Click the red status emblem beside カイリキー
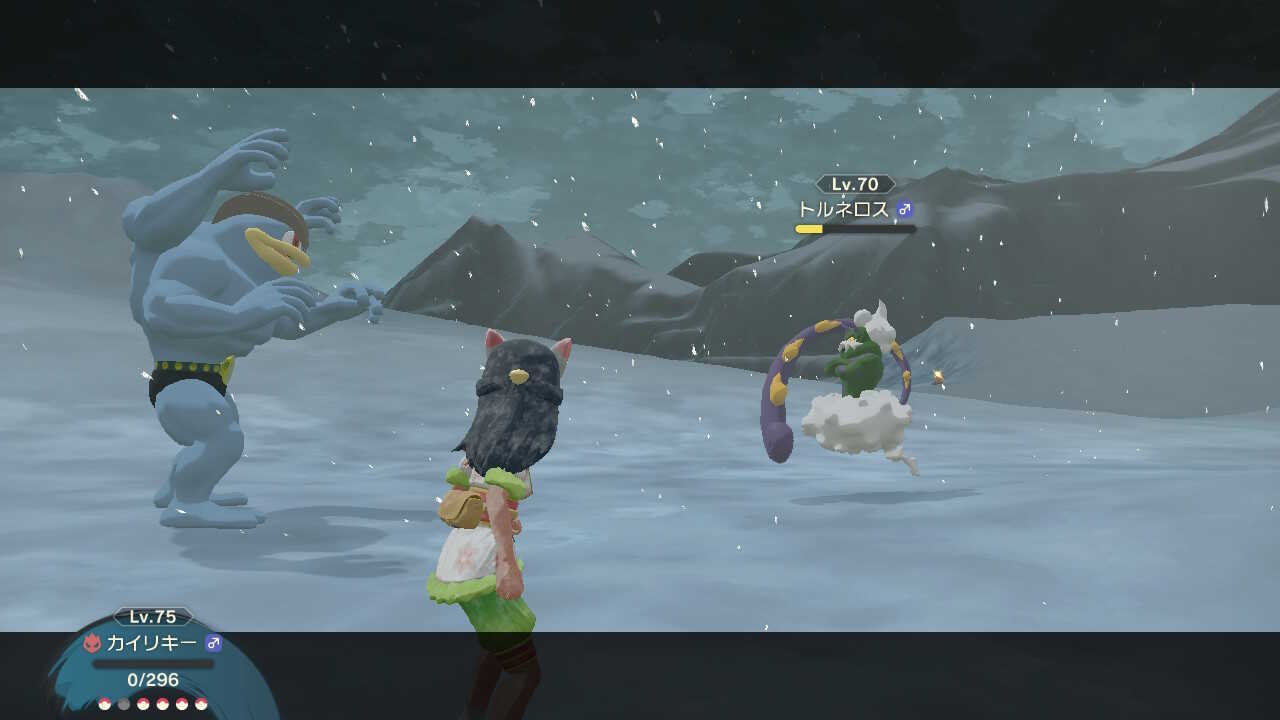 93,642
